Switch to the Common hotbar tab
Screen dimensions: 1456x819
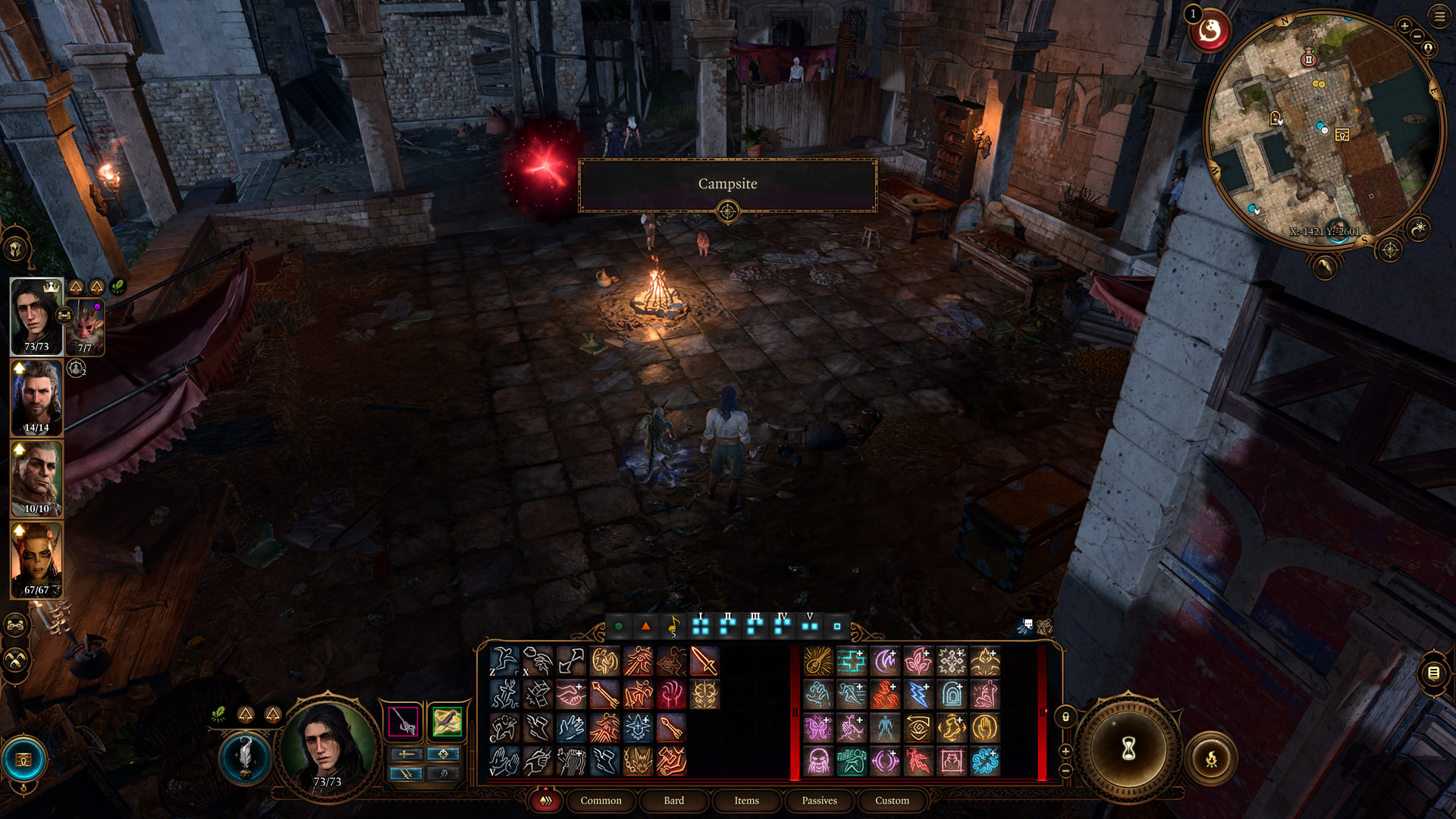coord(601,800)
